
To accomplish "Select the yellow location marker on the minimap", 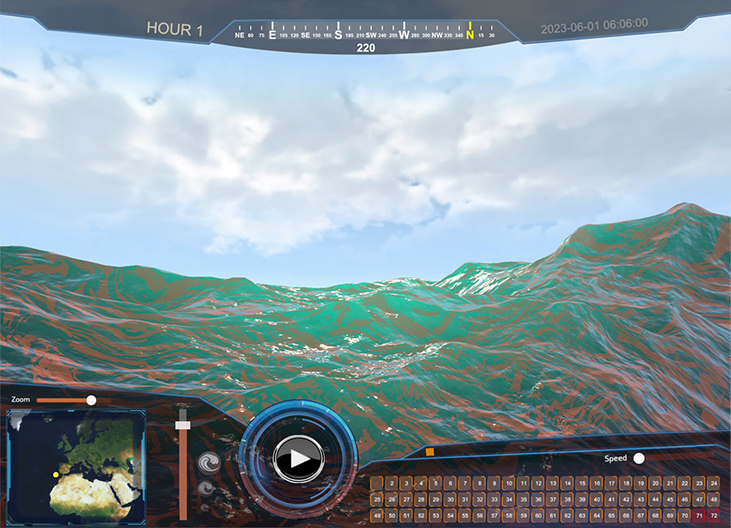I will (x=56, y=474).
